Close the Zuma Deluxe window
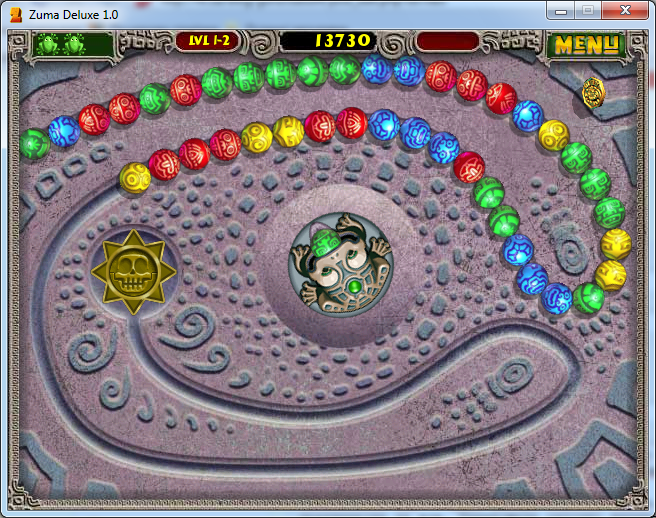Screen dimensions: 656x518 pos(627,10)
